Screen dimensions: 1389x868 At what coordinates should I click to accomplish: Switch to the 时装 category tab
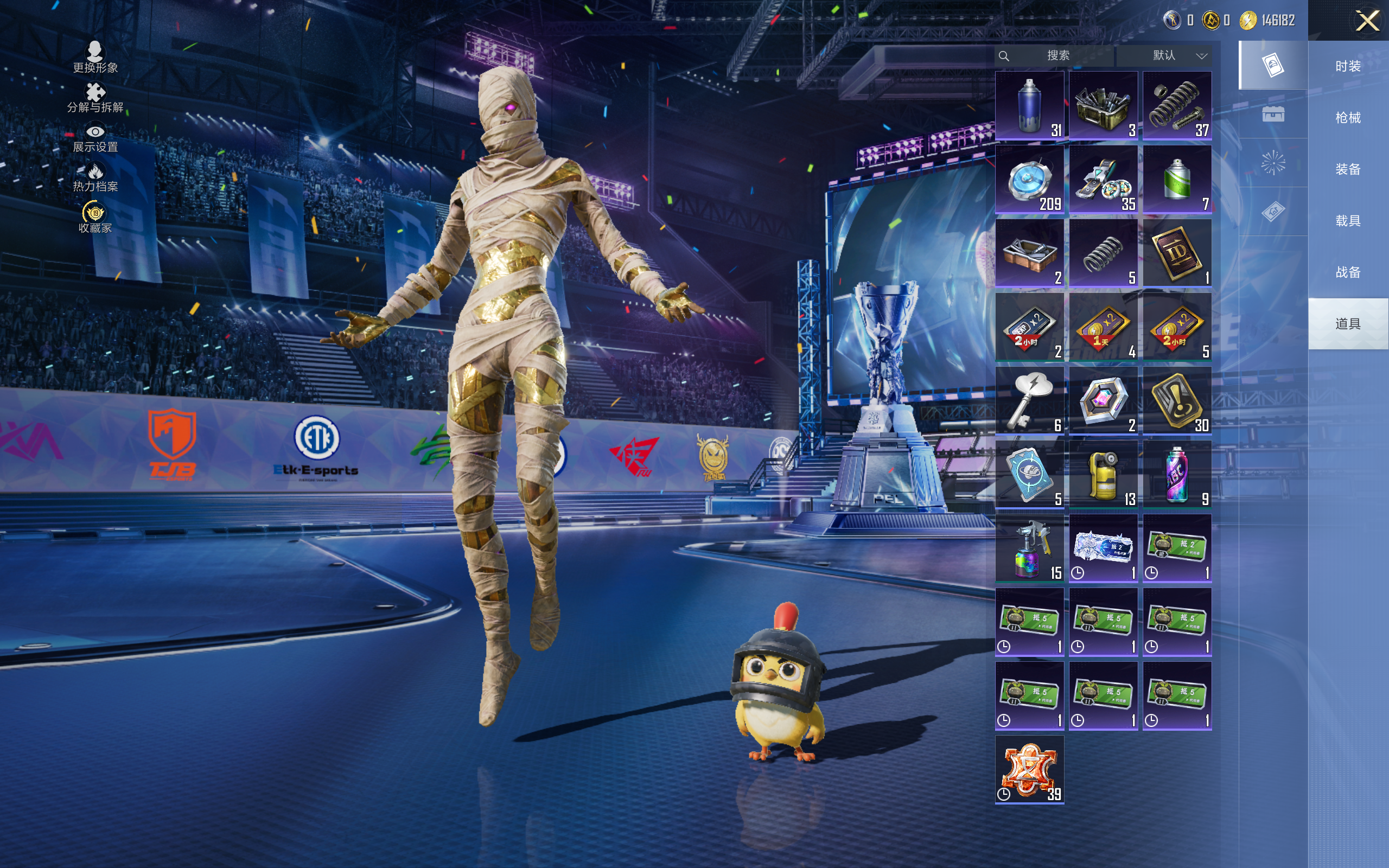click(x=1348, y=66)
